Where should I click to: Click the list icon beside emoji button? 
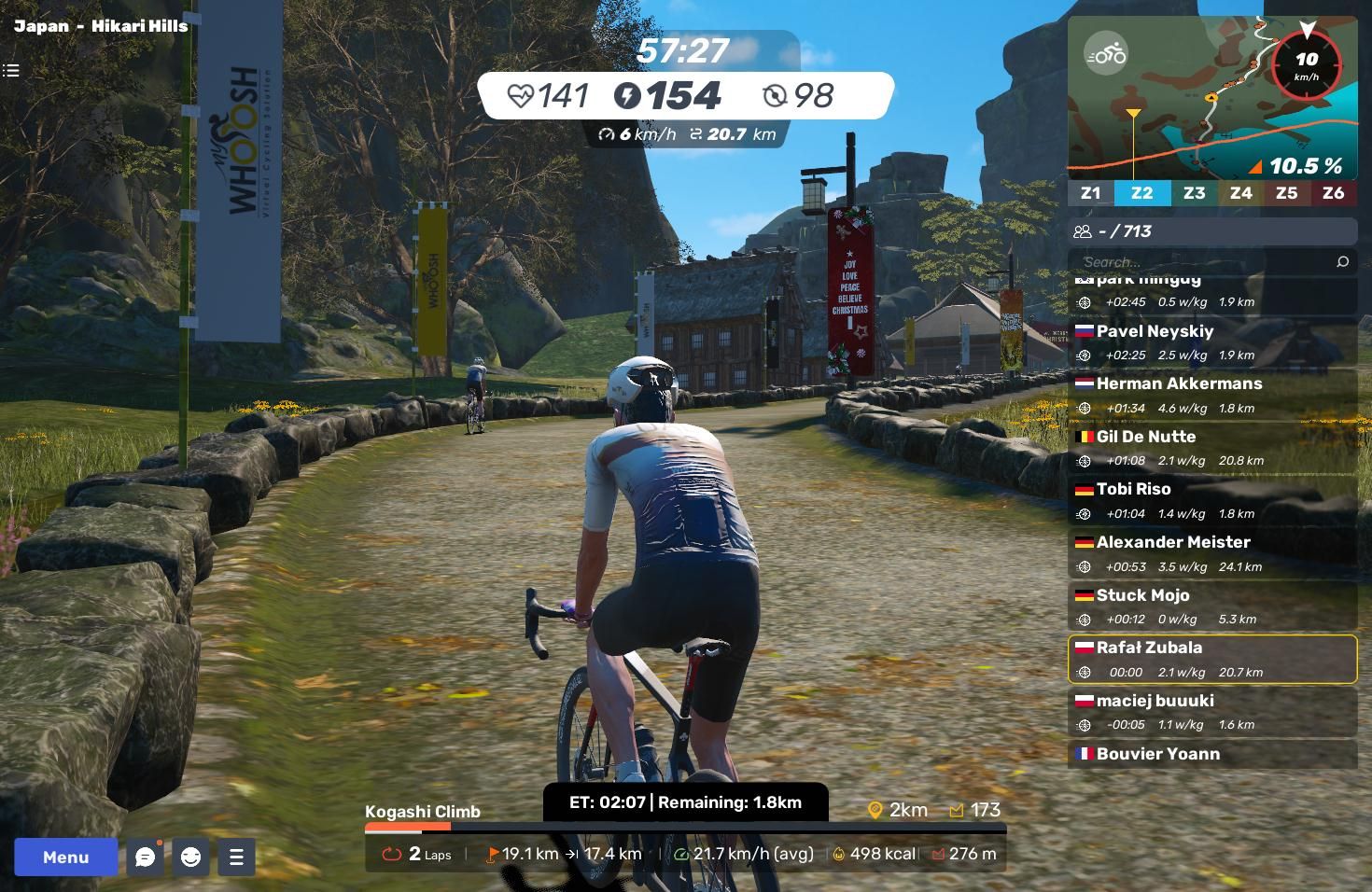point(236,857)
